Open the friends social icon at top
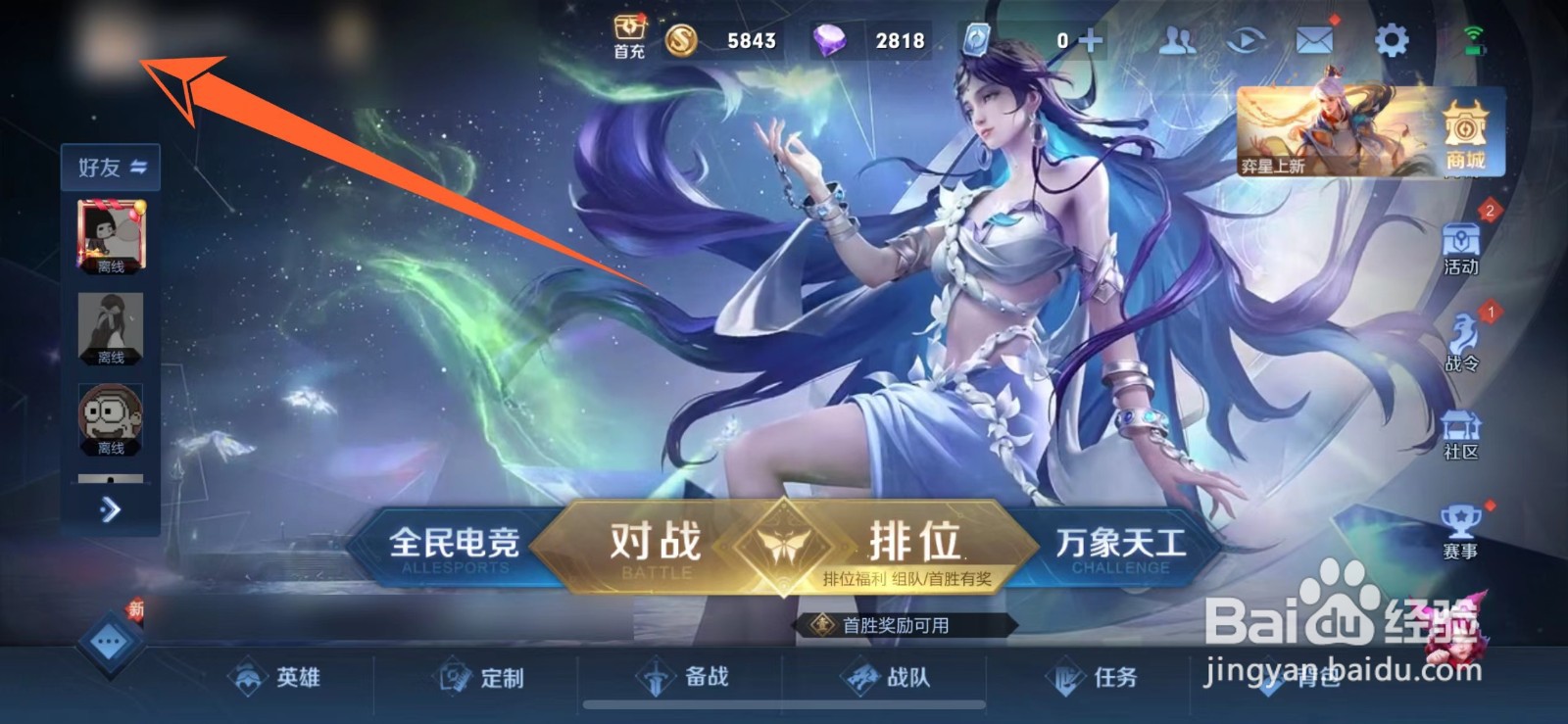The width and height of the screenshot is (1568, 724). tap(1179, 39)
